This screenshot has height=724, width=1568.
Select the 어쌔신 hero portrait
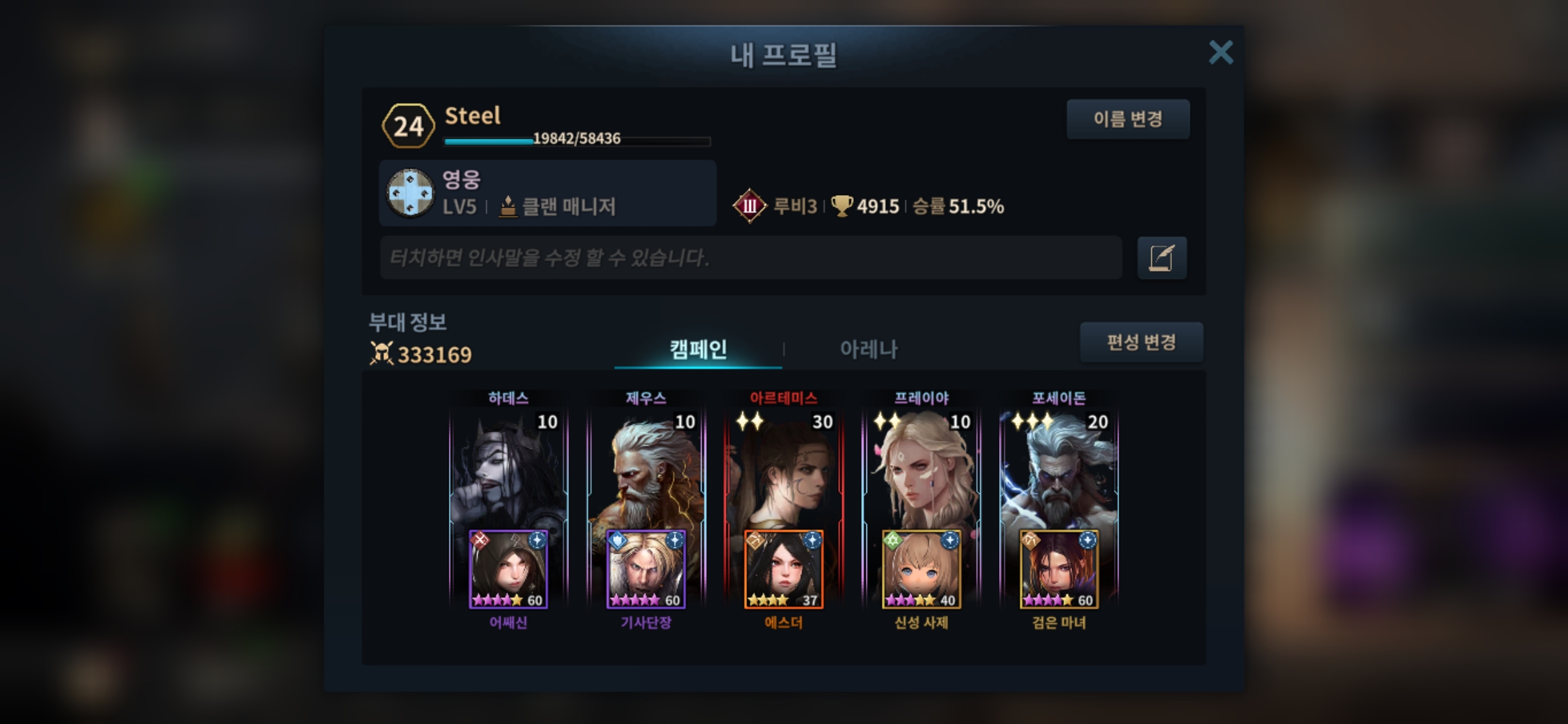(x=508, y=570)
